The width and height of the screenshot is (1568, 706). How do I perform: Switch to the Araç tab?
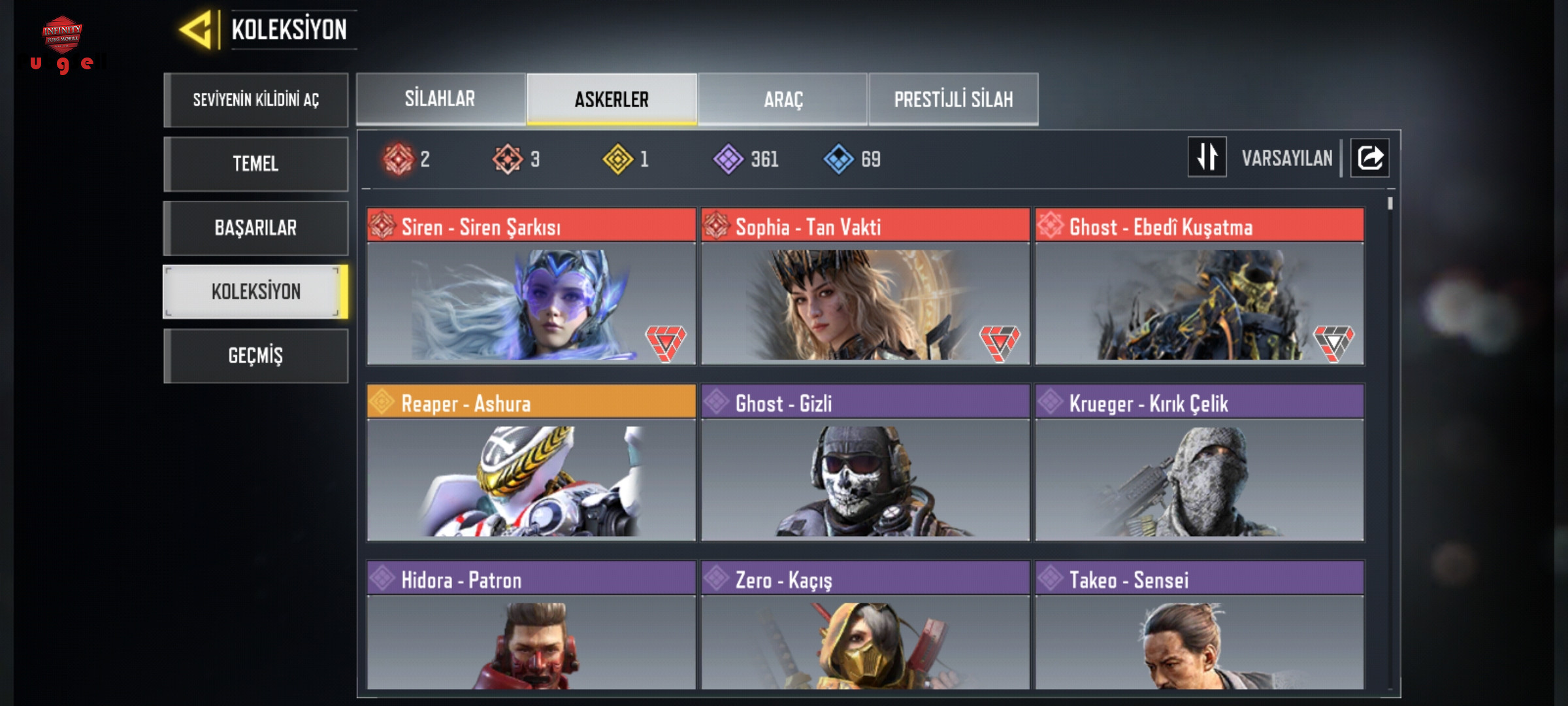tap(783, 99)
